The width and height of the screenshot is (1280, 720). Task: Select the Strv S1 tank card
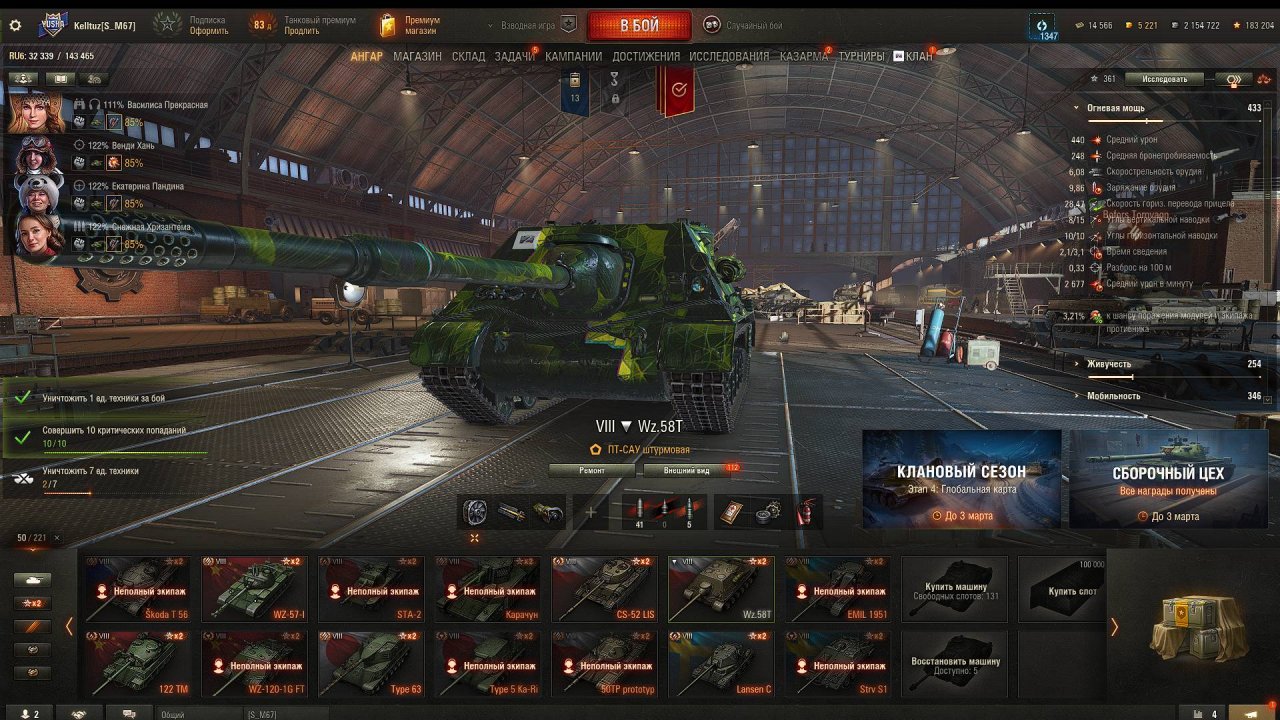838,663
